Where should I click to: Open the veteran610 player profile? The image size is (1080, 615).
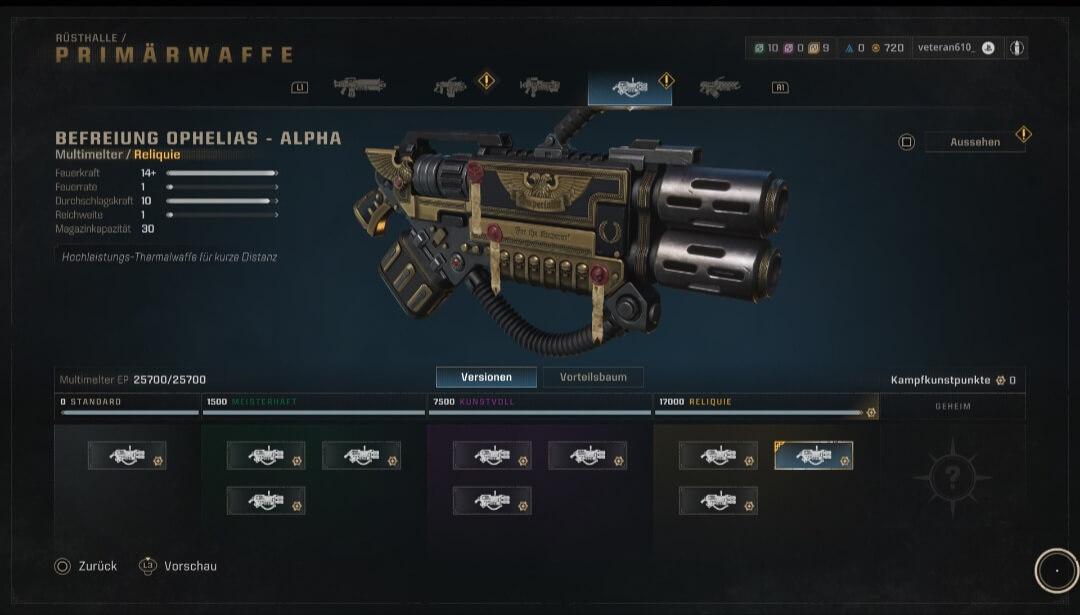pyautogui.click(x=955, y=48)
